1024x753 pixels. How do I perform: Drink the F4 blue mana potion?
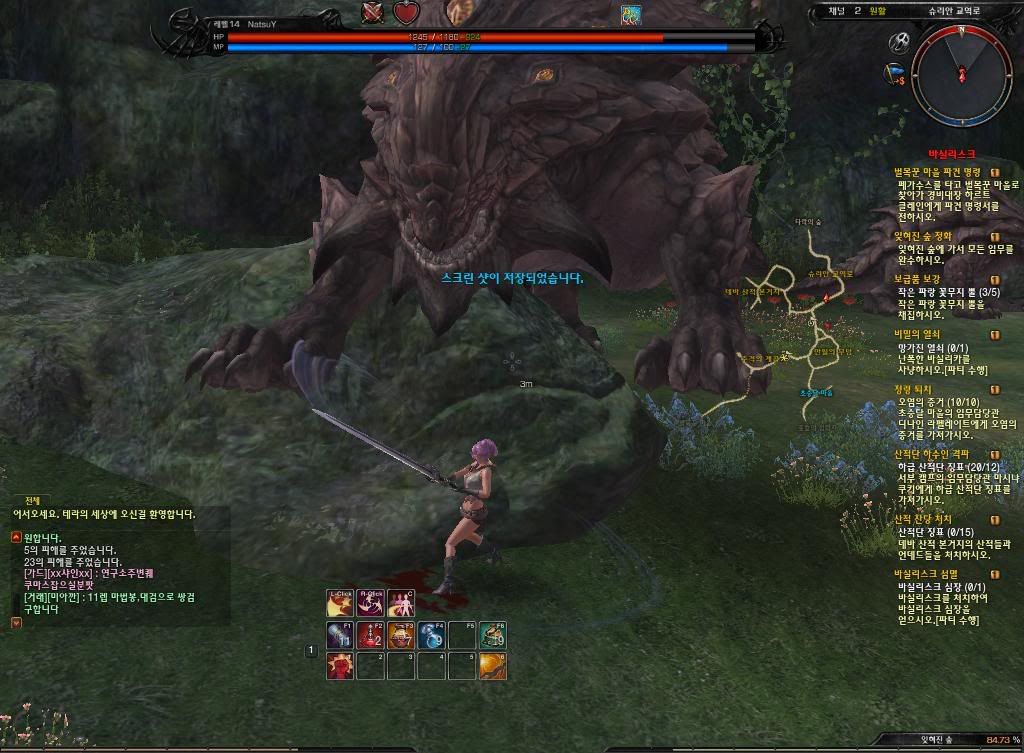pos(432,635)
